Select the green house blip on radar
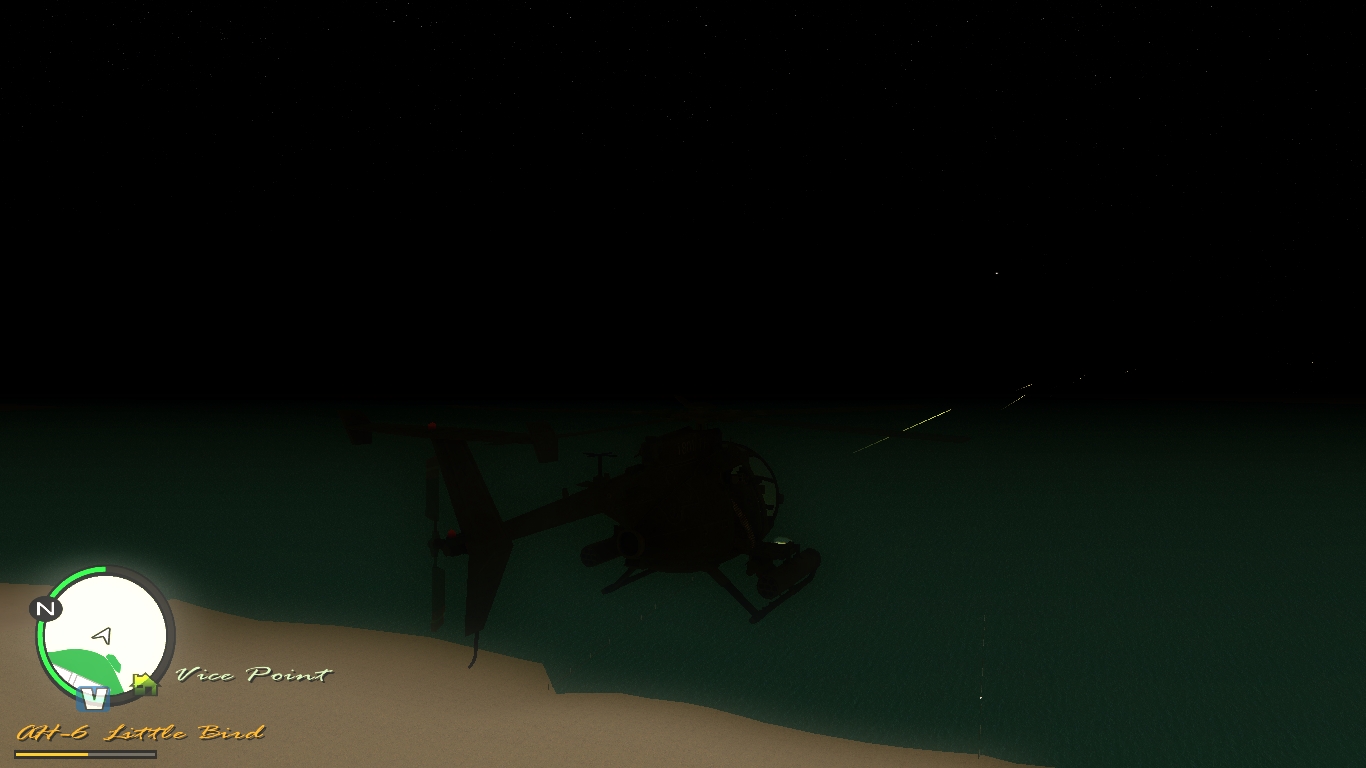 pyautogui.click(x=145, y=684)
